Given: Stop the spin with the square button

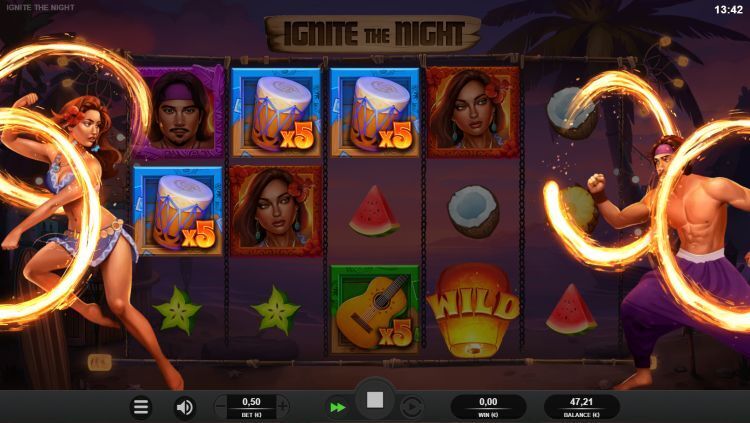Looking at the screenshot, I should (x=375, y=400).
